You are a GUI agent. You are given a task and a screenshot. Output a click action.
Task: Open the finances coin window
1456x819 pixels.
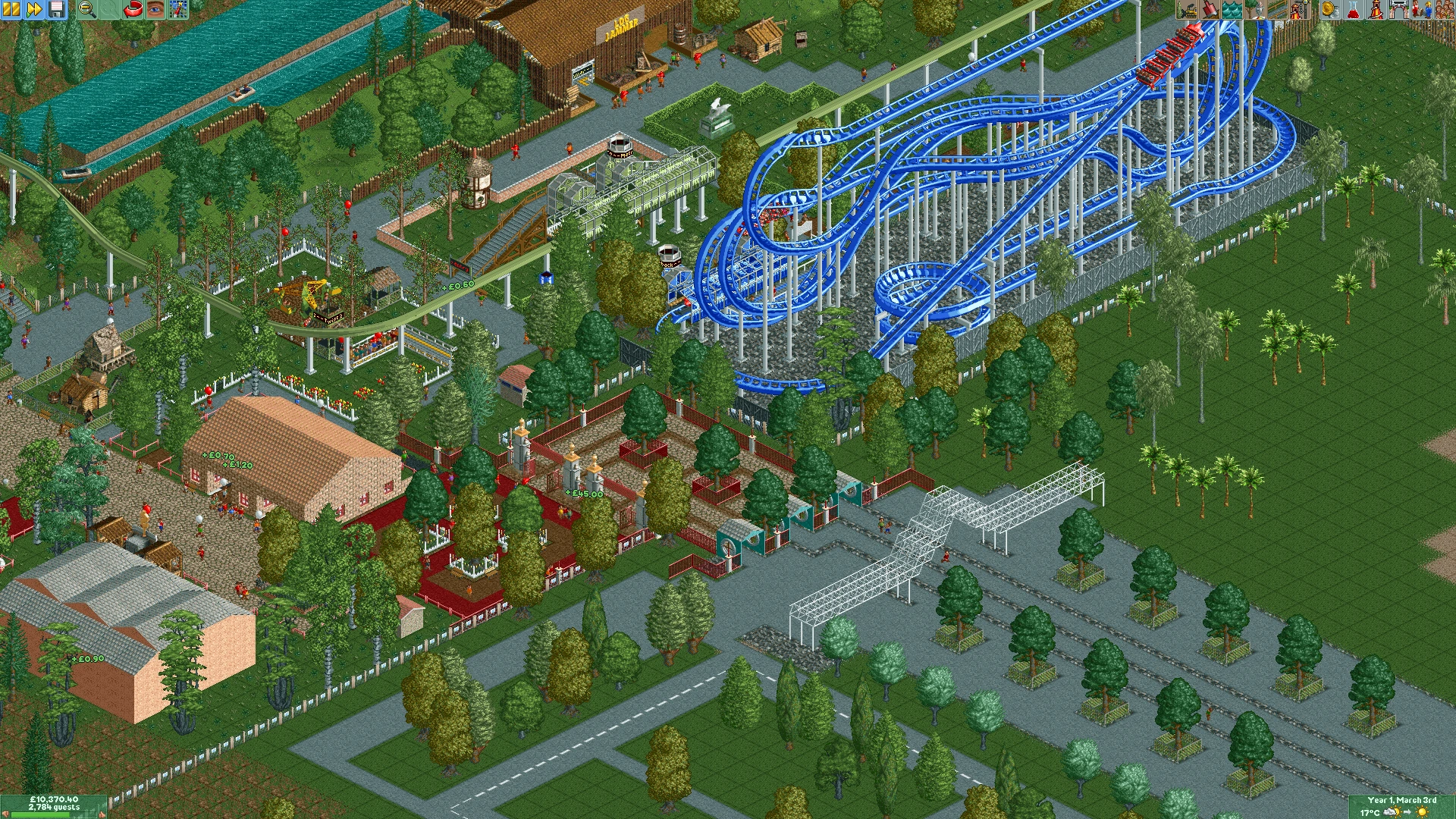(1330, 10)
